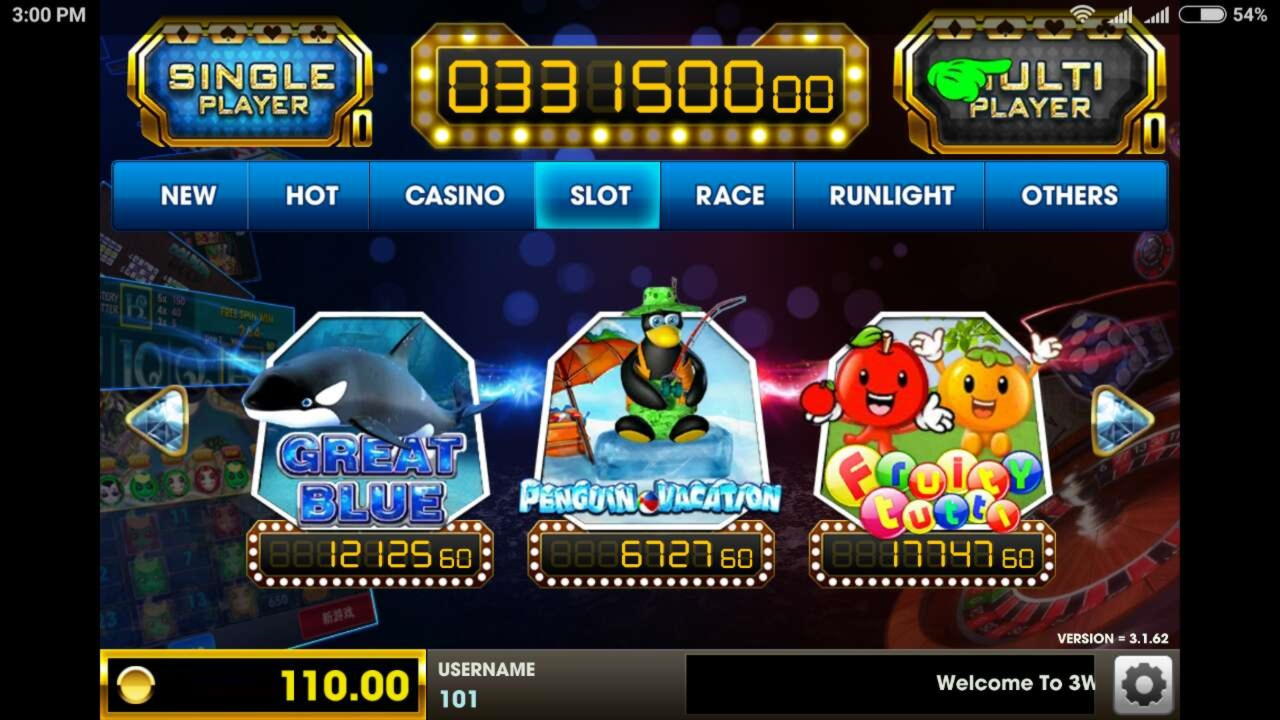
Task: Click the coin balance icon
Action: (135, 684)
